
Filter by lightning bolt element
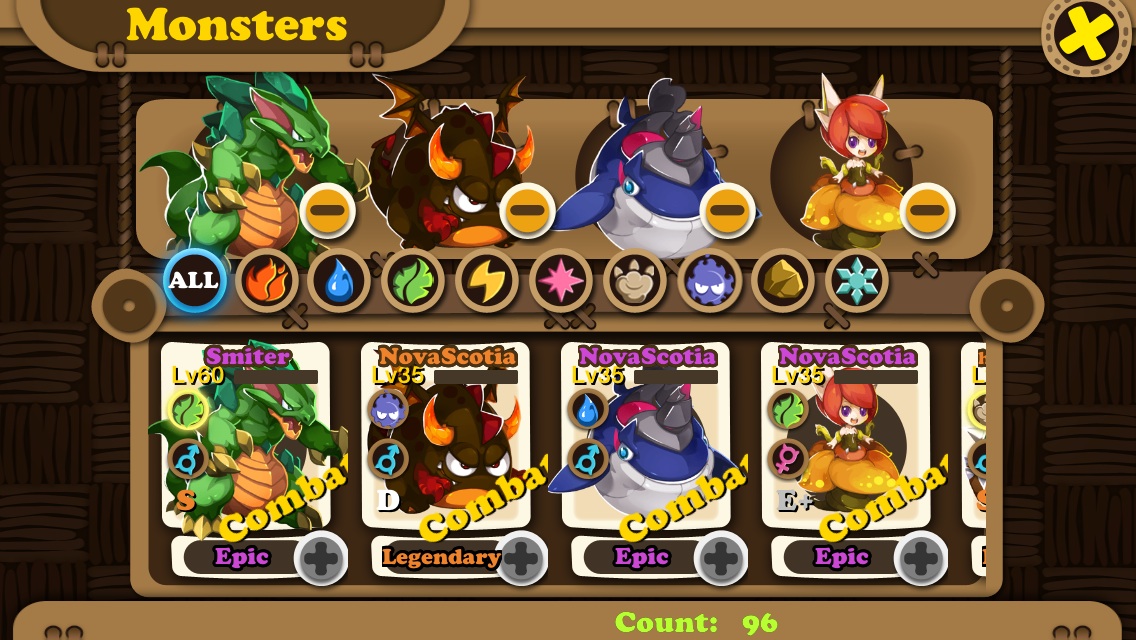(487, 281)
